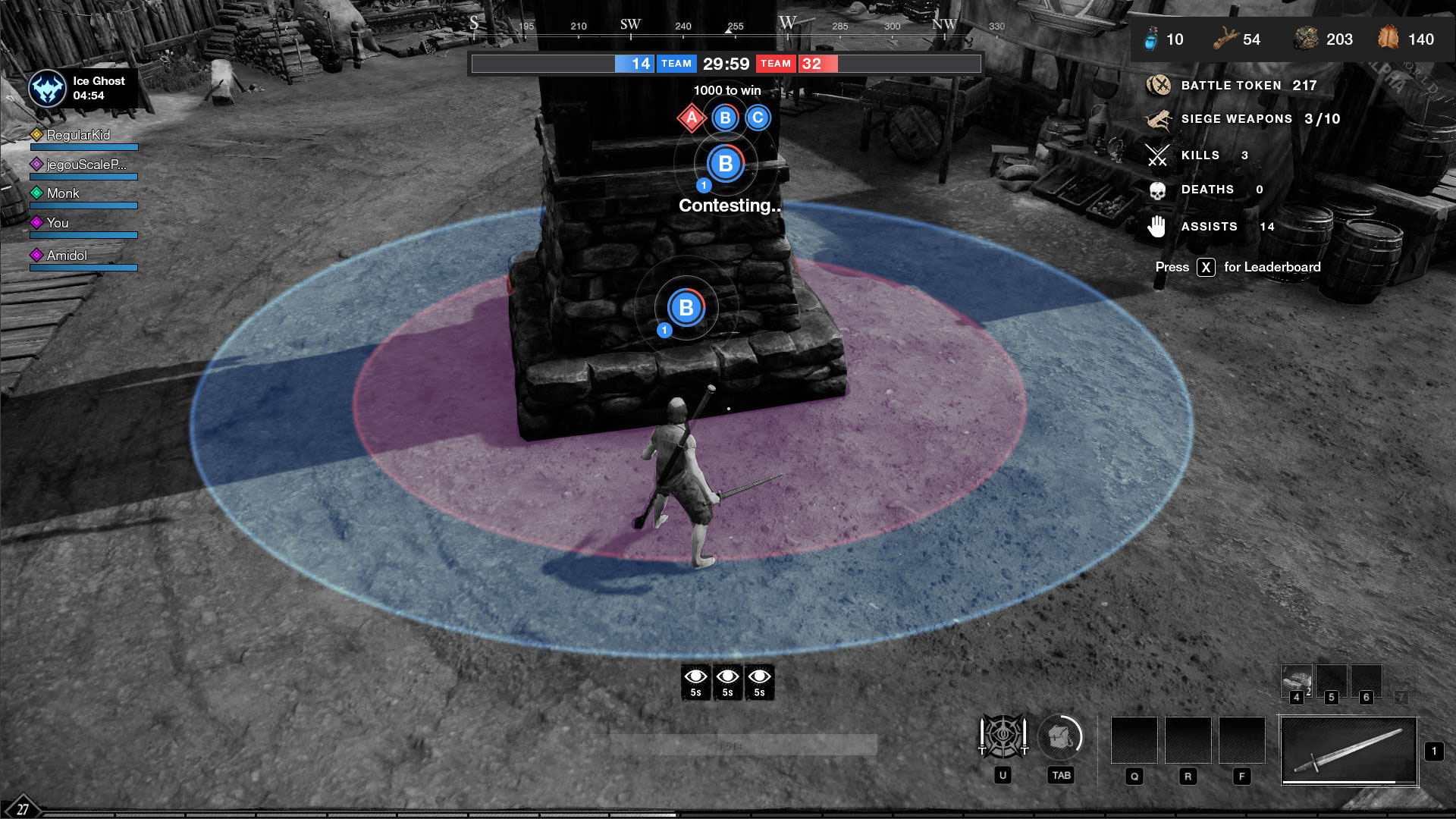Select the equipped sword weapon slot
The width and height of the screenshot is (1456, 819).
1348,751
